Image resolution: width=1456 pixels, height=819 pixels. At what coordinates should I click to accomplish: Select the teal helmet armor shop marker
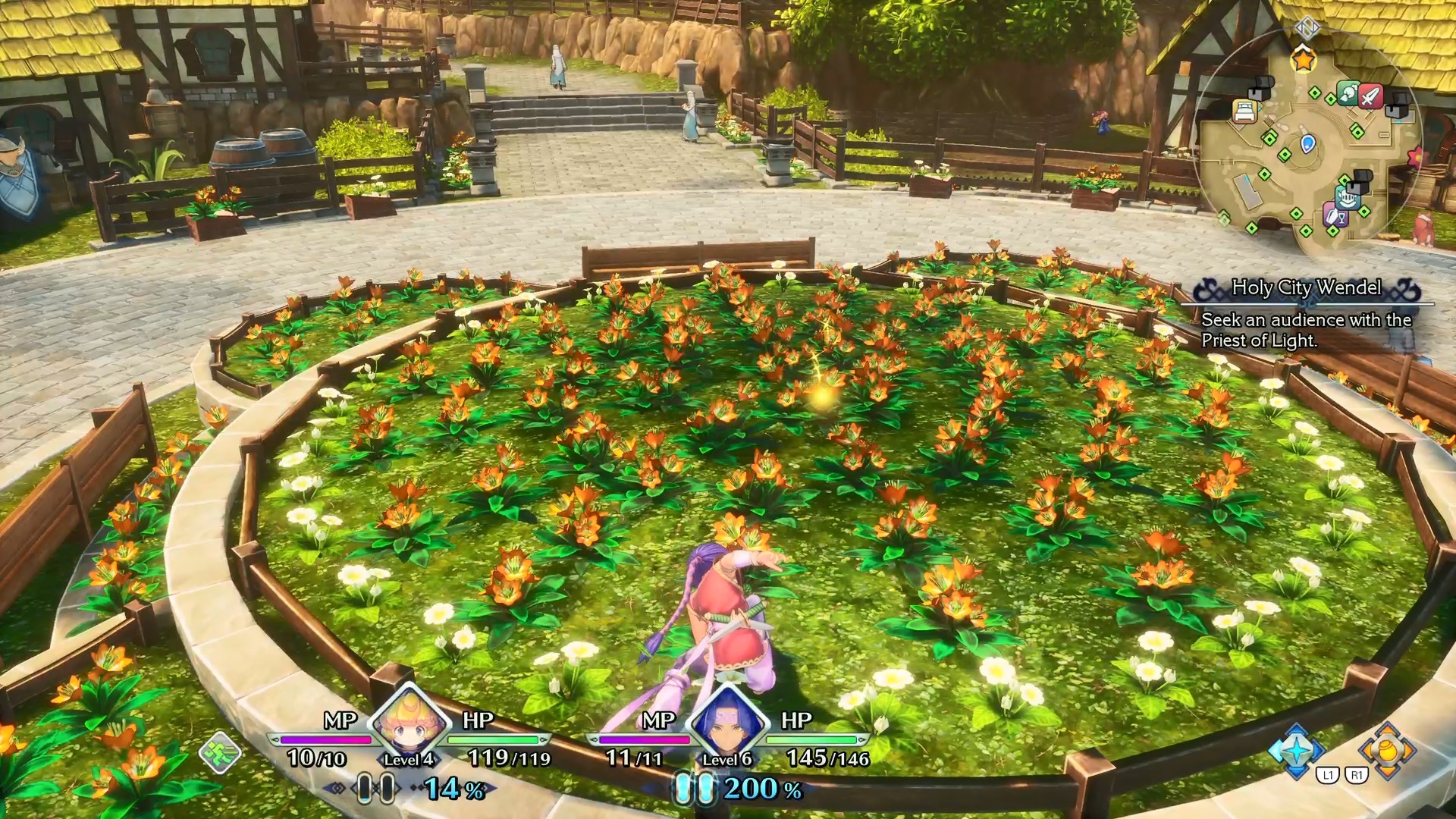pos(1347,200)
